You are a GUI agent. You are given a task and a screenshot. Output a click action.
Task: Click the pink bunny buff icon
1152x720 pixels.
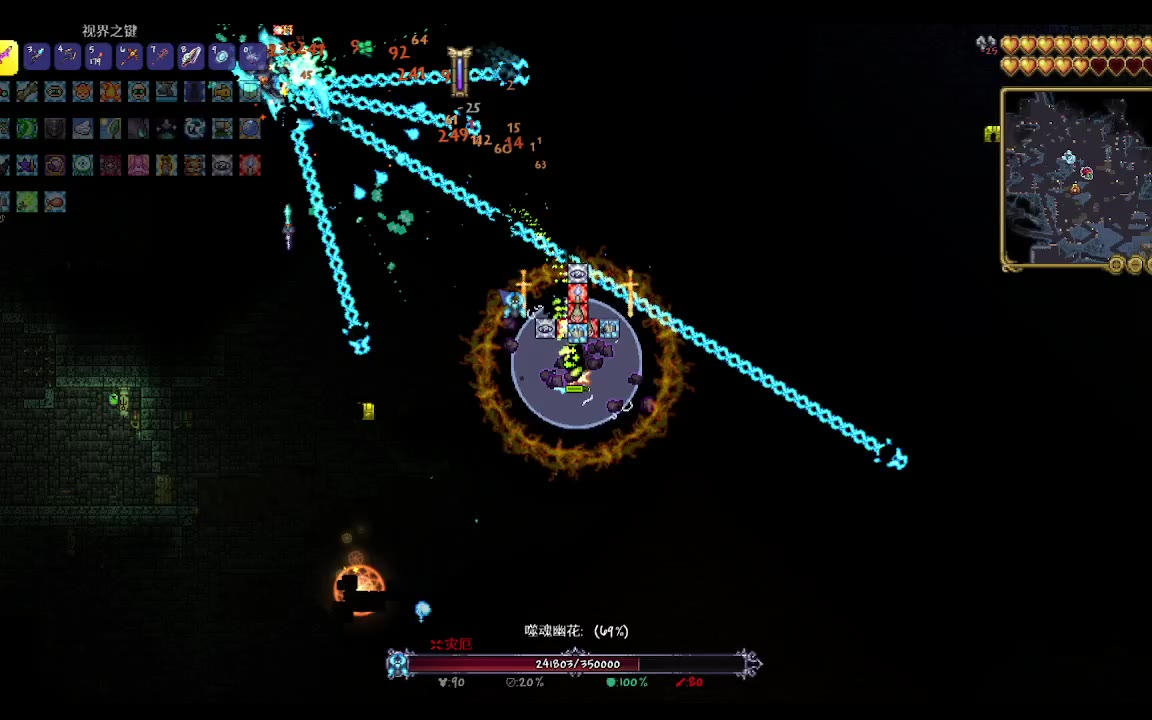[138, 165]
